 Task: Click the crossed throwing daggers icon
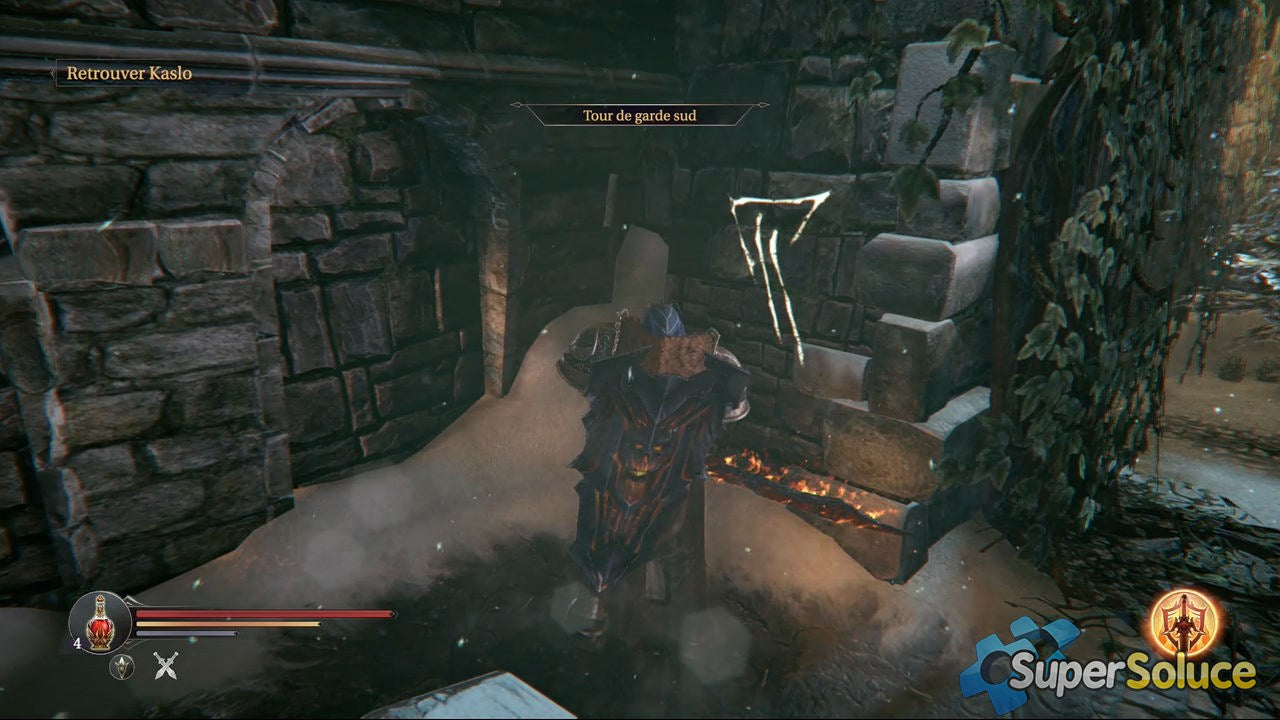coord(166,664)
